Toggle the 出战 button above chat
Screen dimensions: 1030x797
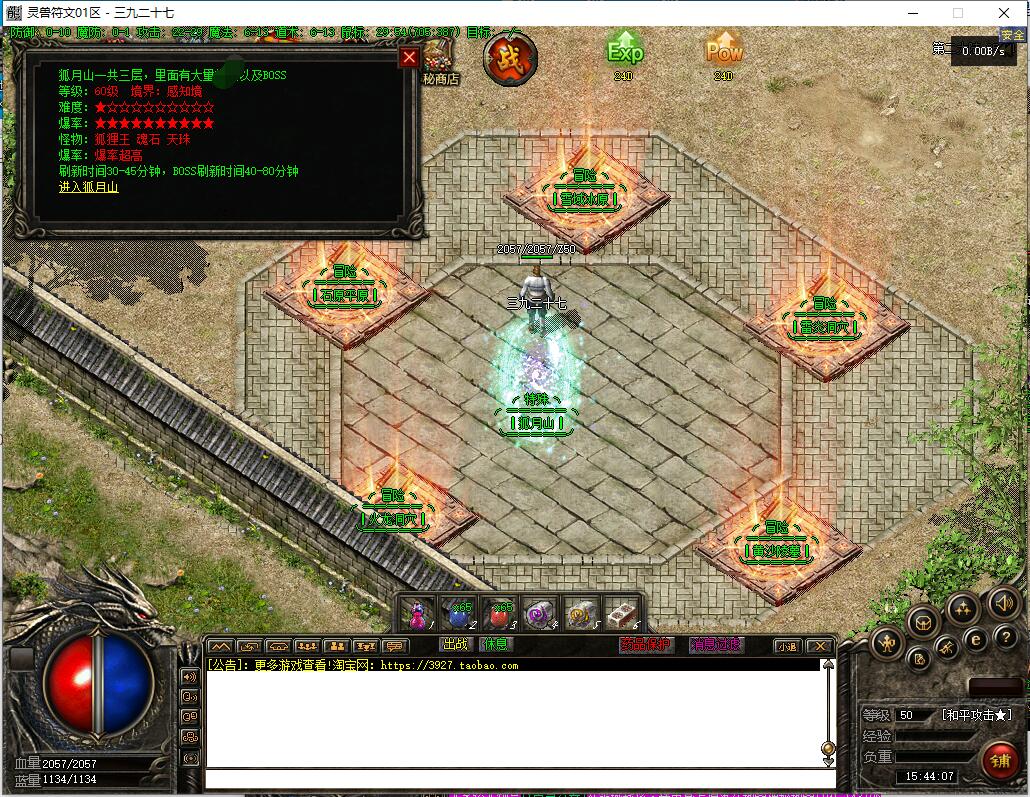[x=455, y=645]
